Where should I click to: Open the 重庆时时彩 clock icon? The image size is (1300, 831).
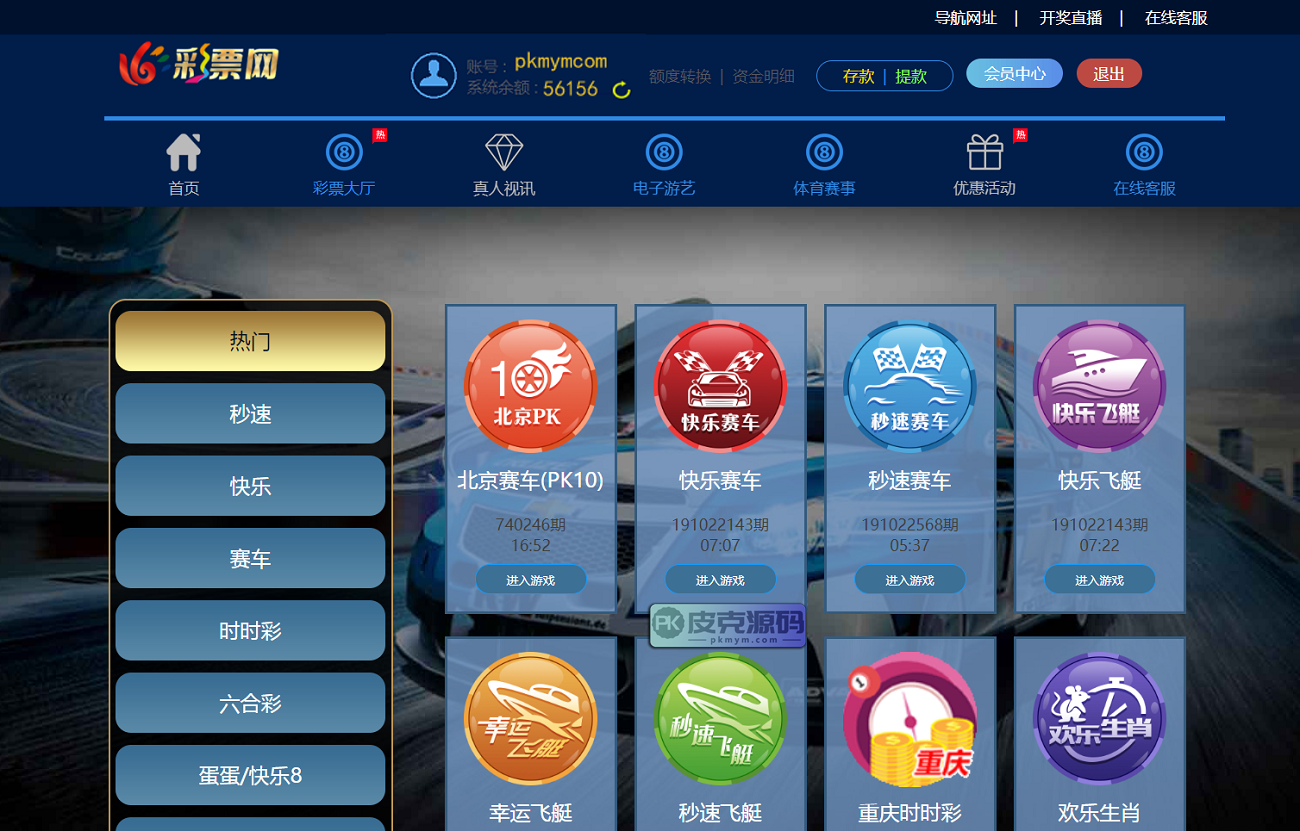909,720
